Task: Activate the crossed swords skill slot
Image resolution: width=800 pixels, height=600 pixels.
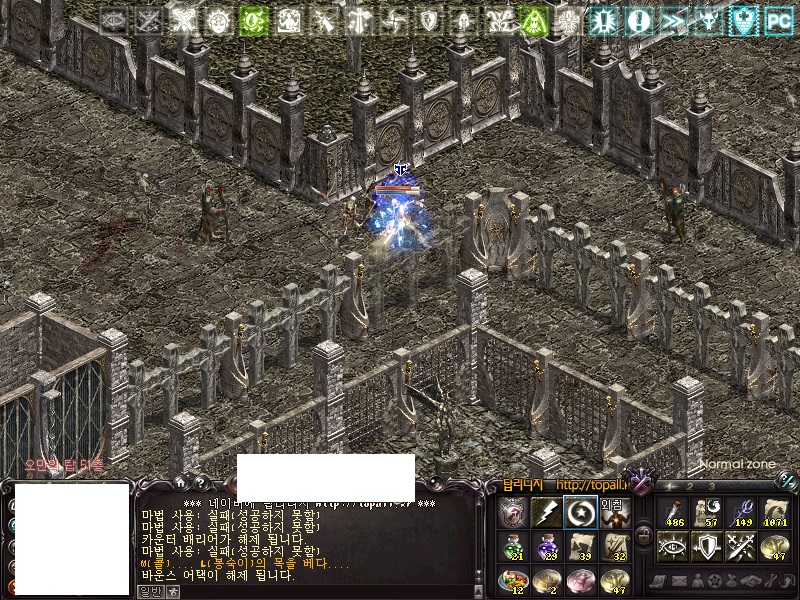Action: click(x=741, y=546)
